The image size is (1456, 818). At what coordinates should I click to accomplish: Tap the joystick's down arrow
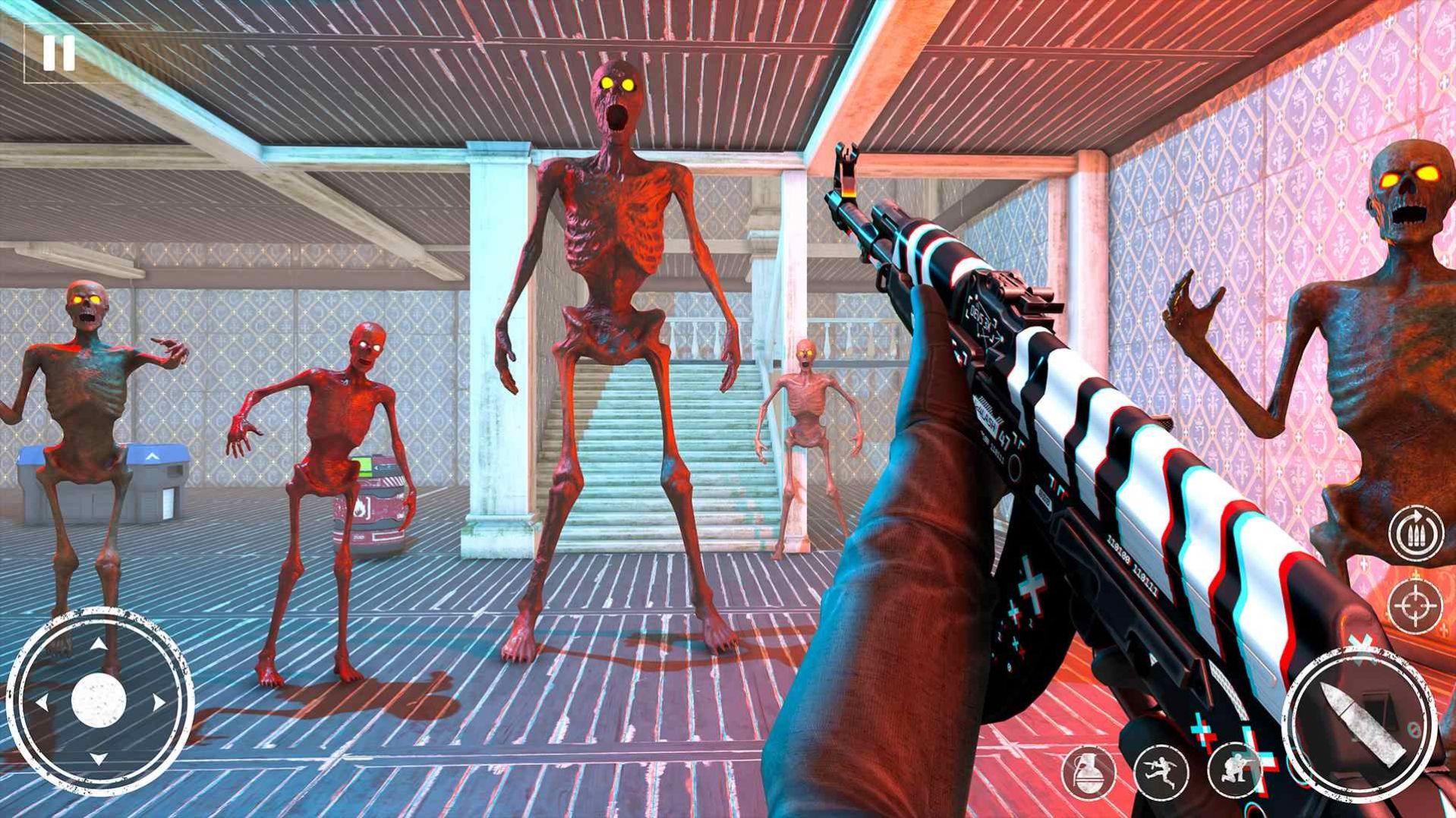(x=99, y=758)
